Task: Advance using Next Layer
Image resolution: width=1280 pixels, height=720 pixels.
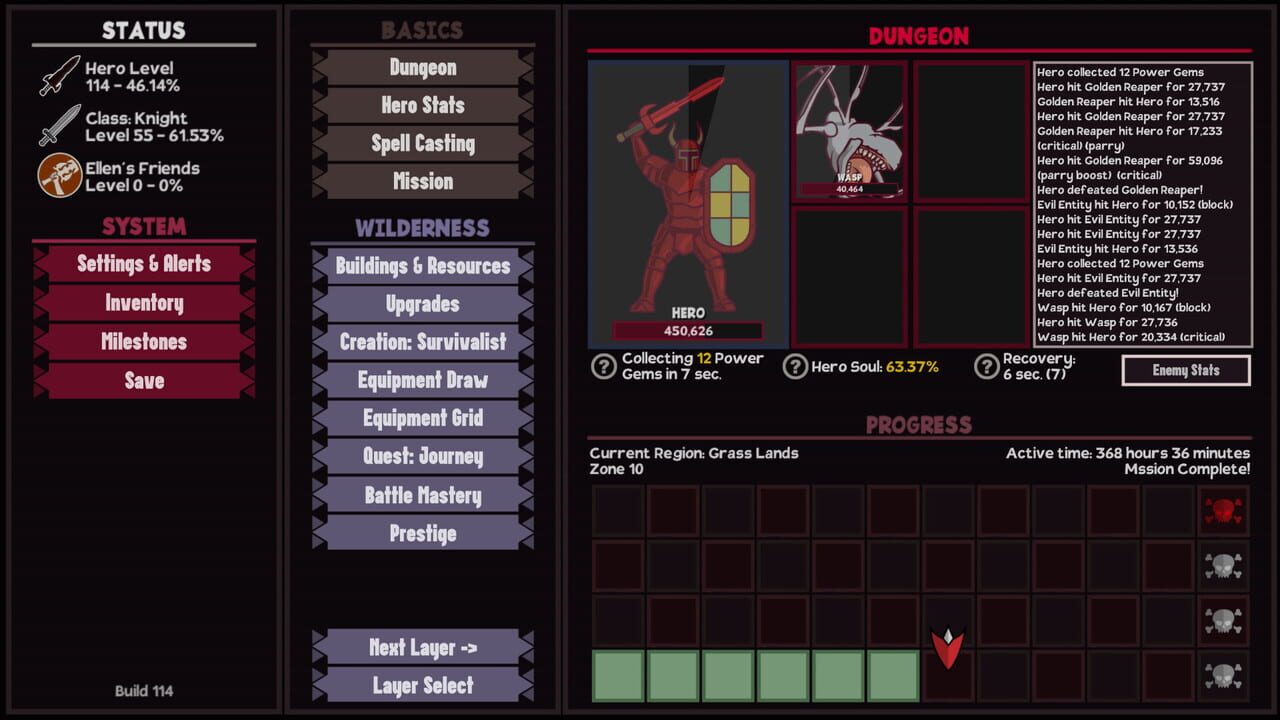Action: click(x=421, y=648)
